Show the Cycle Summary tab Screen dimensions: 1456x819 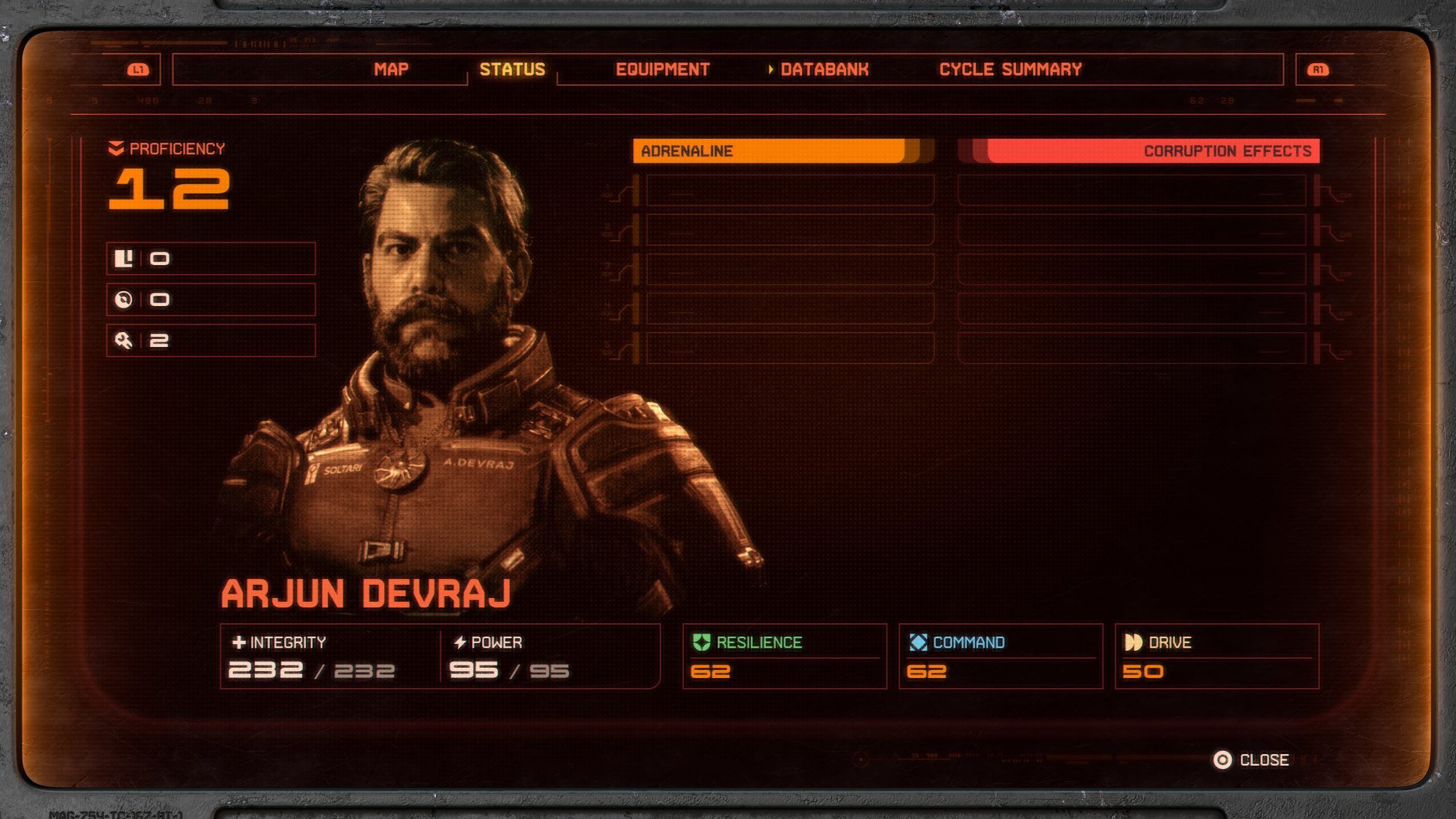[x=1010, y=69]
